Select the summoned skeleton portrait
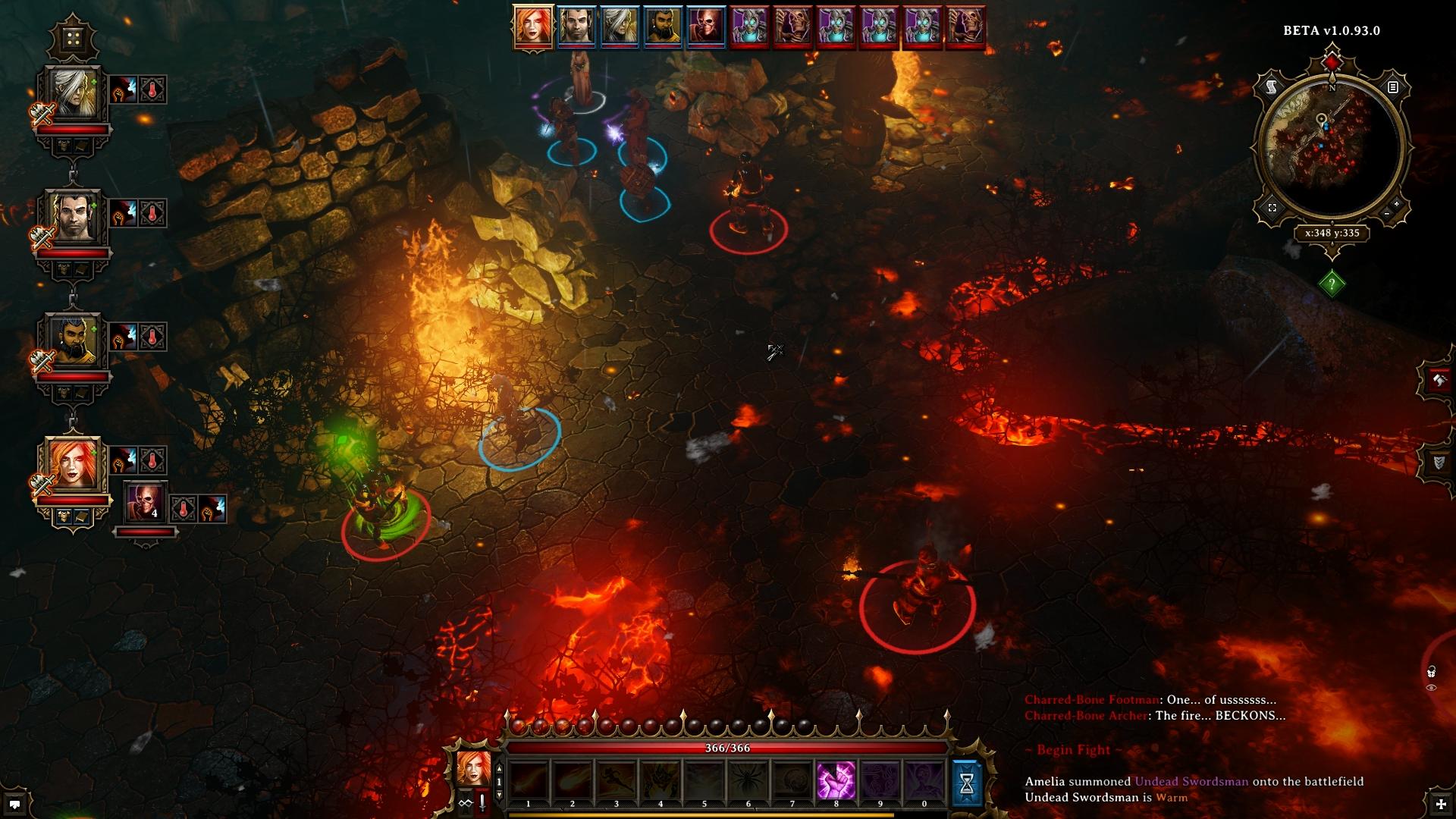 click(144, 502)
